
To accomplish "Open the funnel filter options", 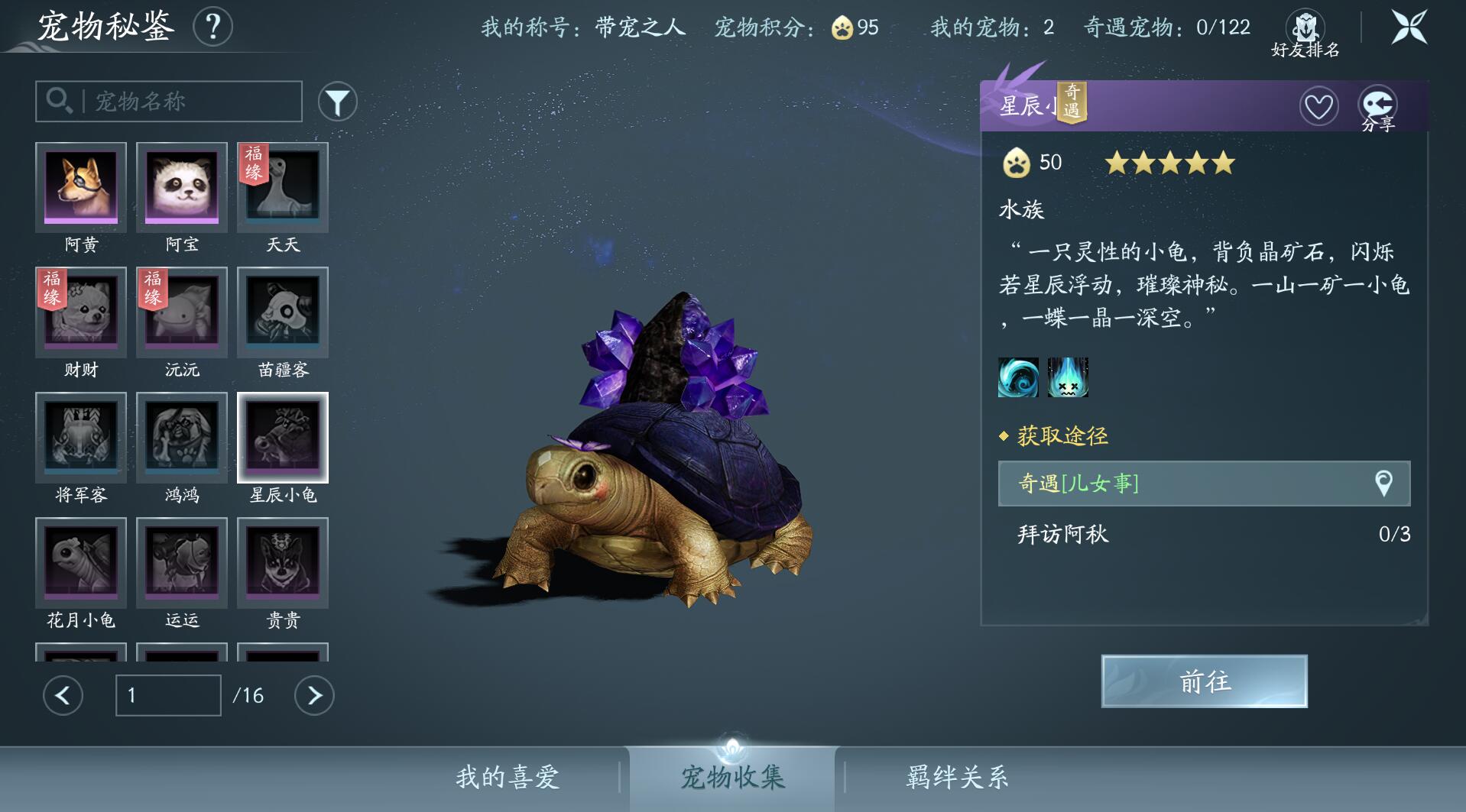I will click(x=337, y=102).
